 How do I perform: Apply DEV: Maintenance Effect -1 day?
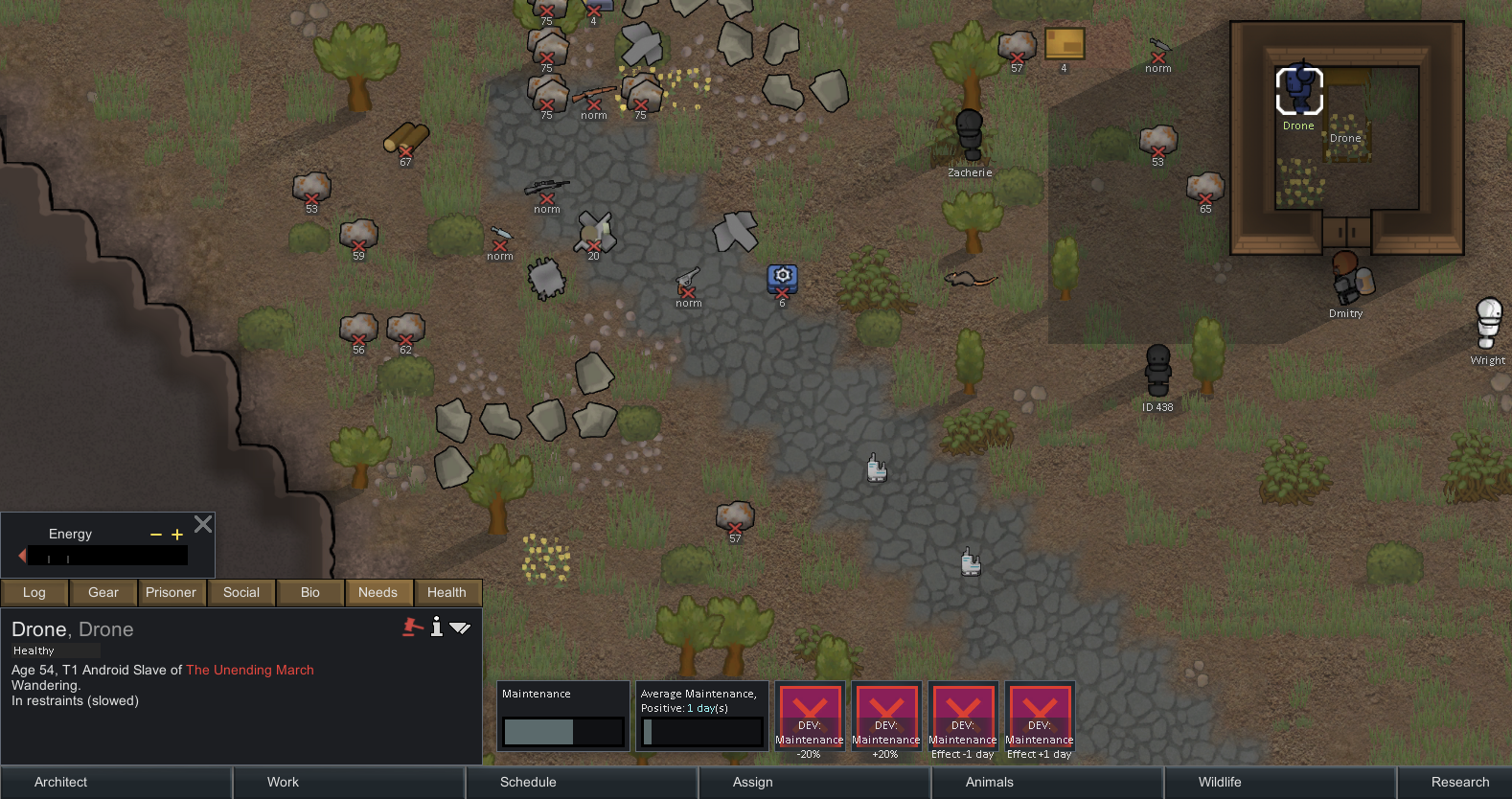click(963, 719)
